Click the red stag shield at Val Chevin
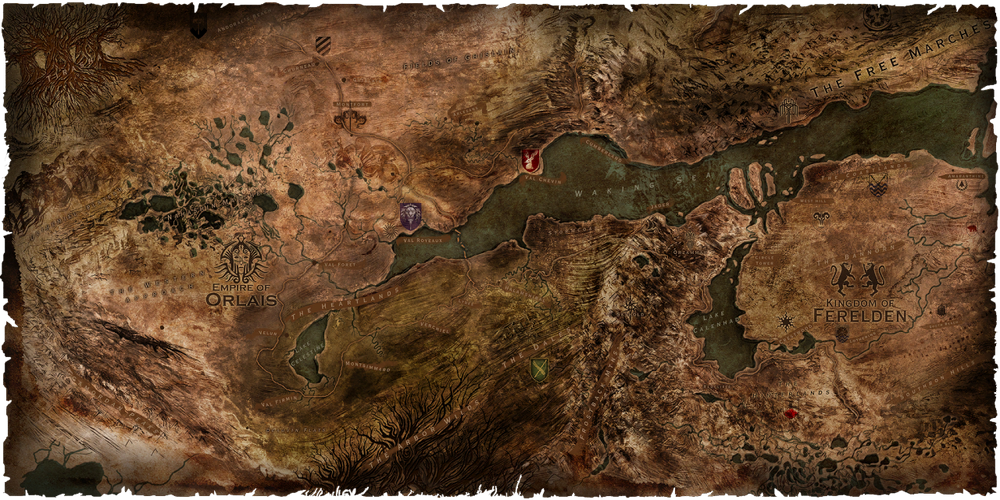1000x500 pixels. pos(531,160)
